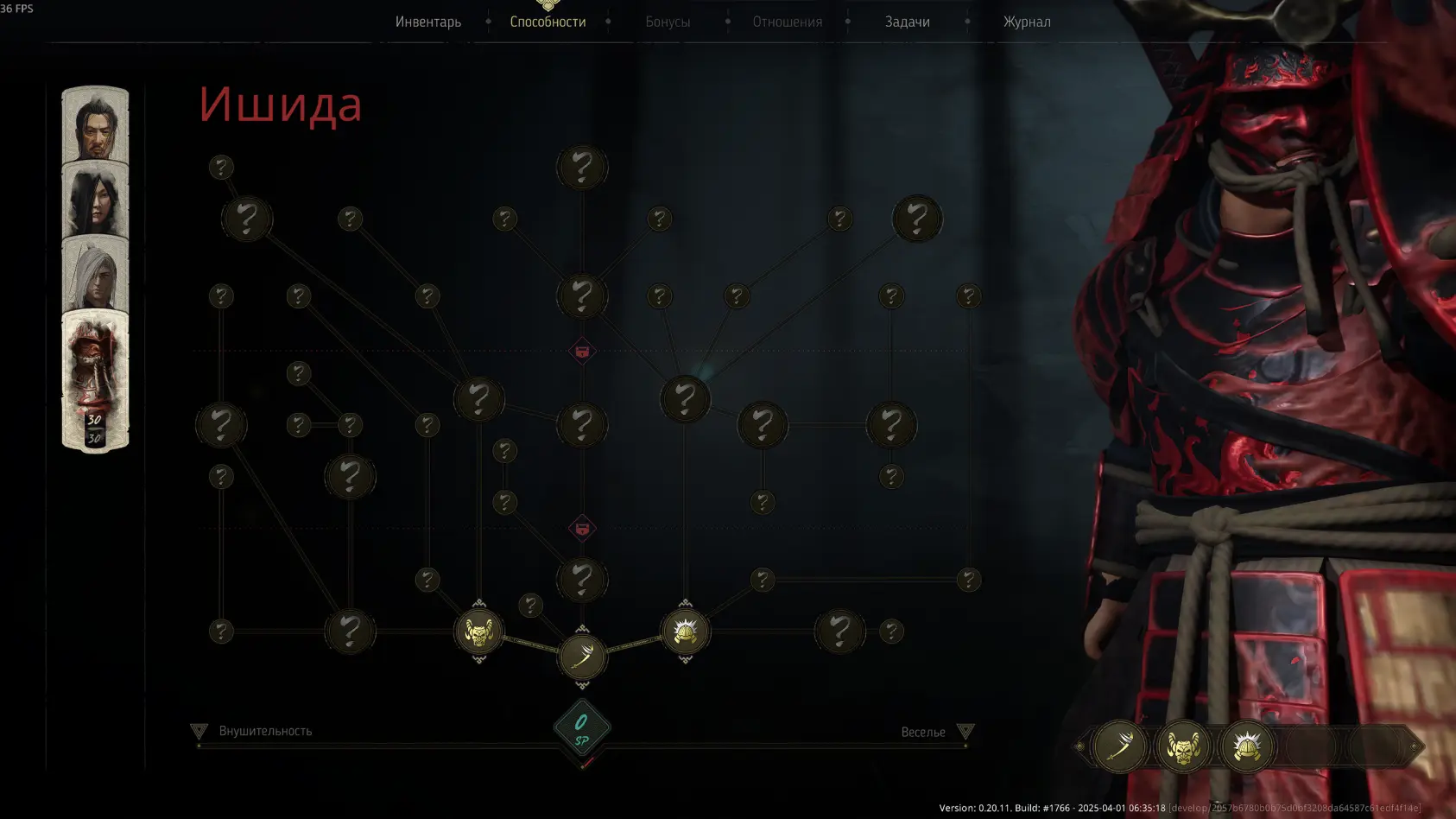
Task: Select the helmet ability in equipped bar
Action: (x=1247, y=746)
